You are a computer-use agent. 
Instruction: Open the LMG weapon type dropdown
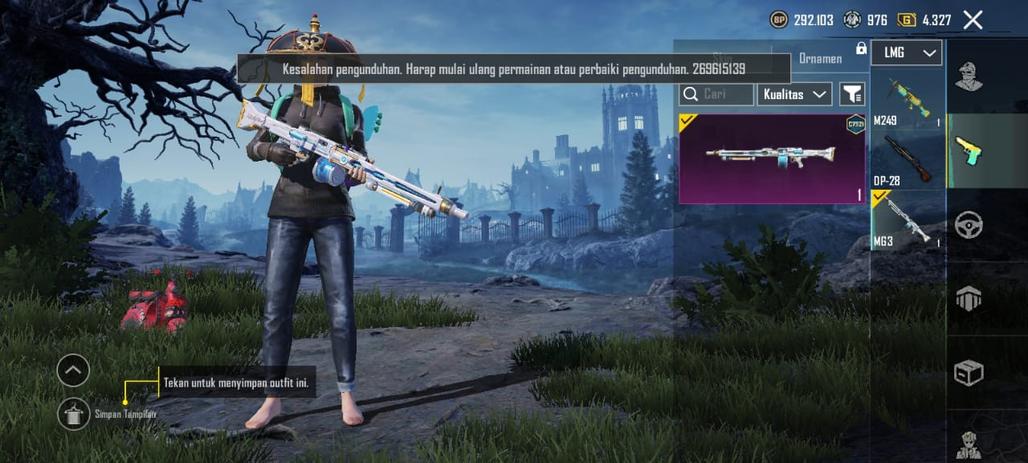tap(906, 53)
